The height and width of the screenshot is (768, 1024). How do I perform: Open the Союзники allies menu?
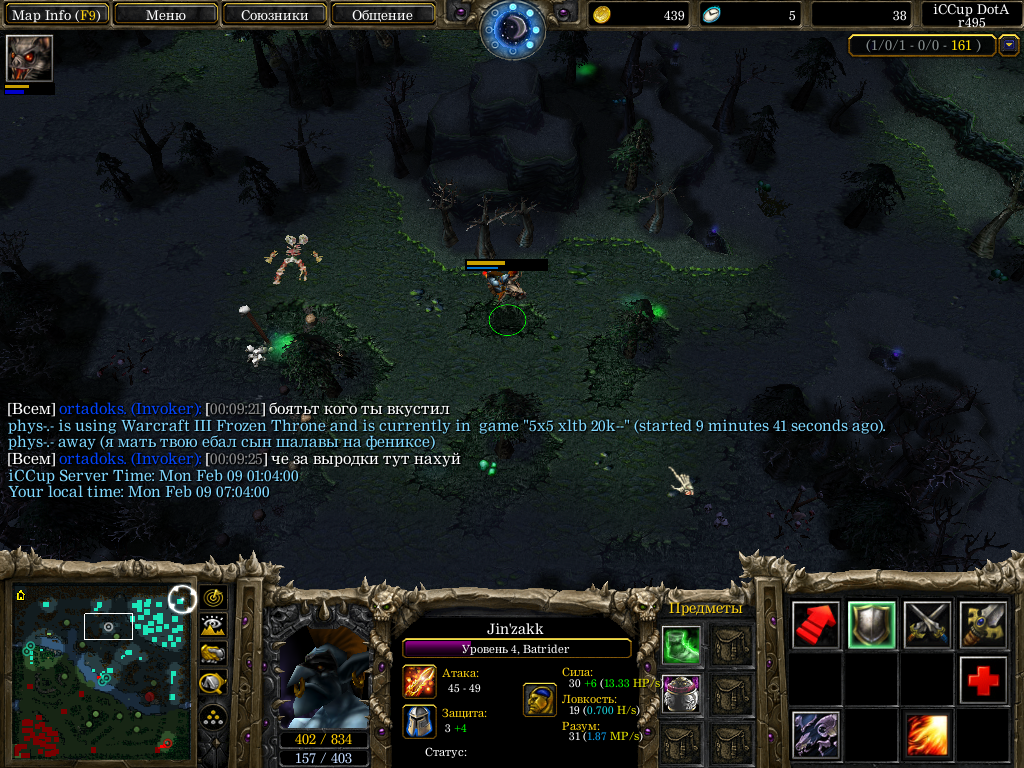274,15
